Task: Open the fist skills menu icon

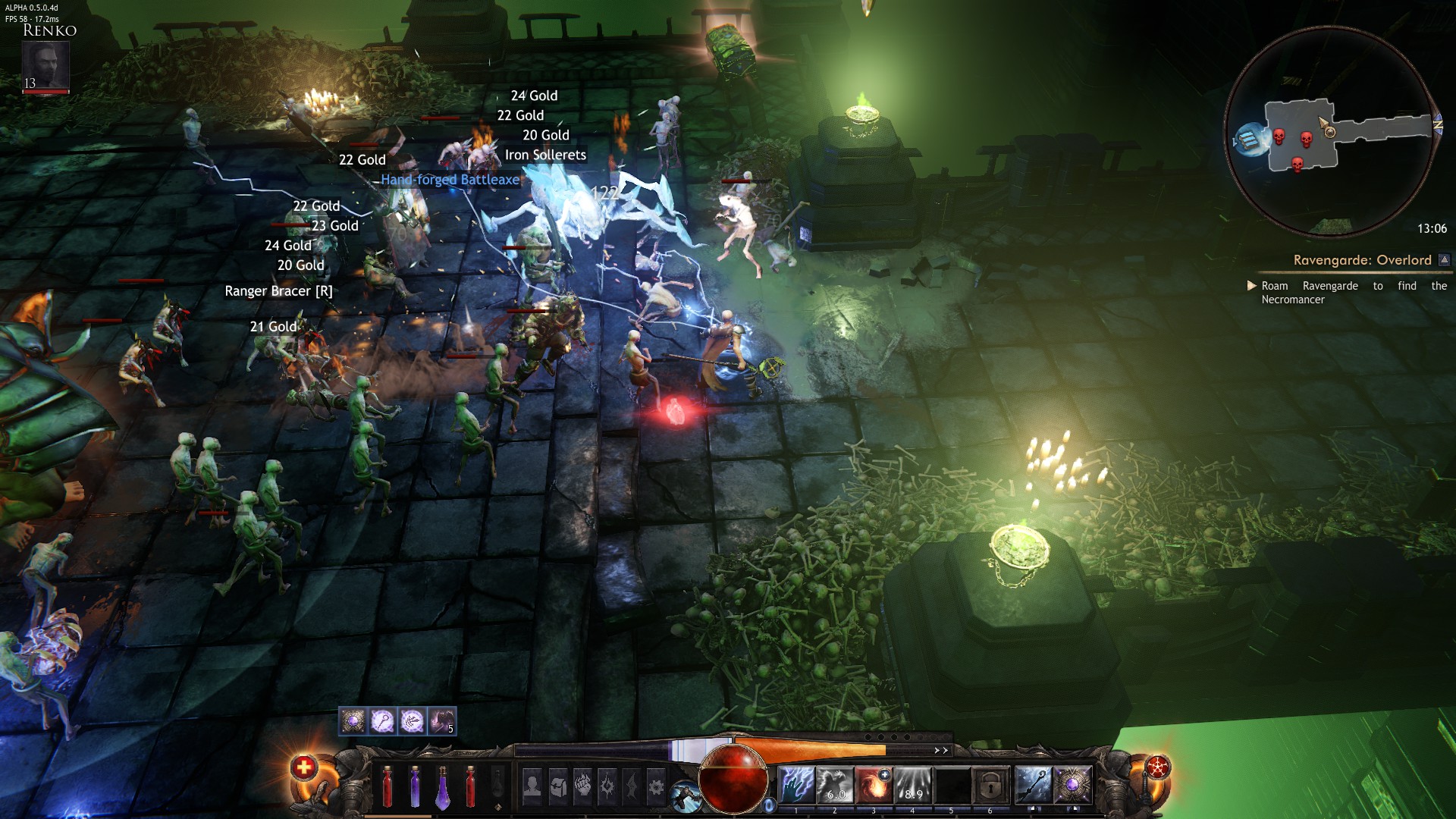Action: coord(583,785)
